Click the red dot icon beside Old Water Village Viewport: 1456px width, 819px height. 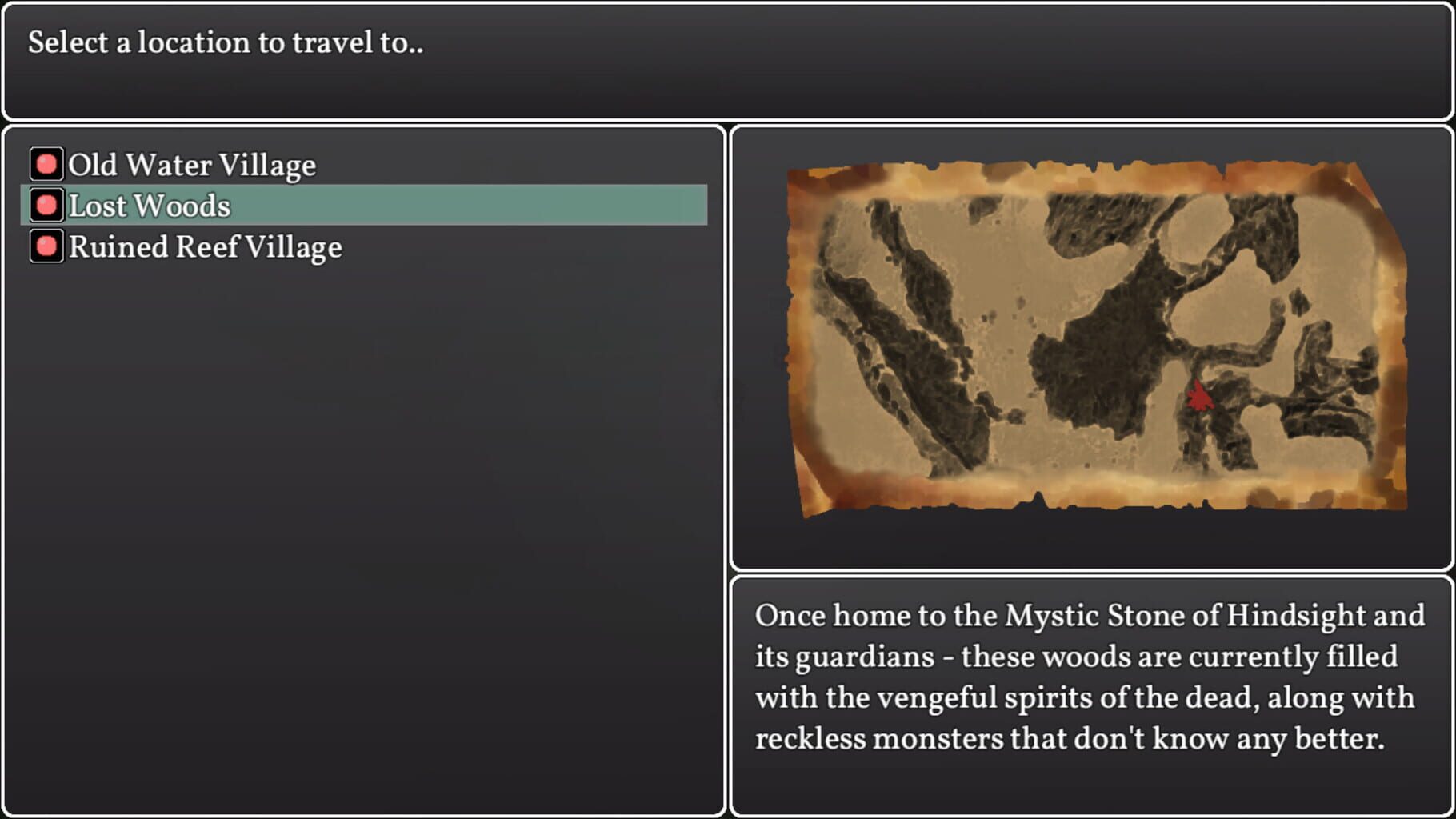click(46, 164)
